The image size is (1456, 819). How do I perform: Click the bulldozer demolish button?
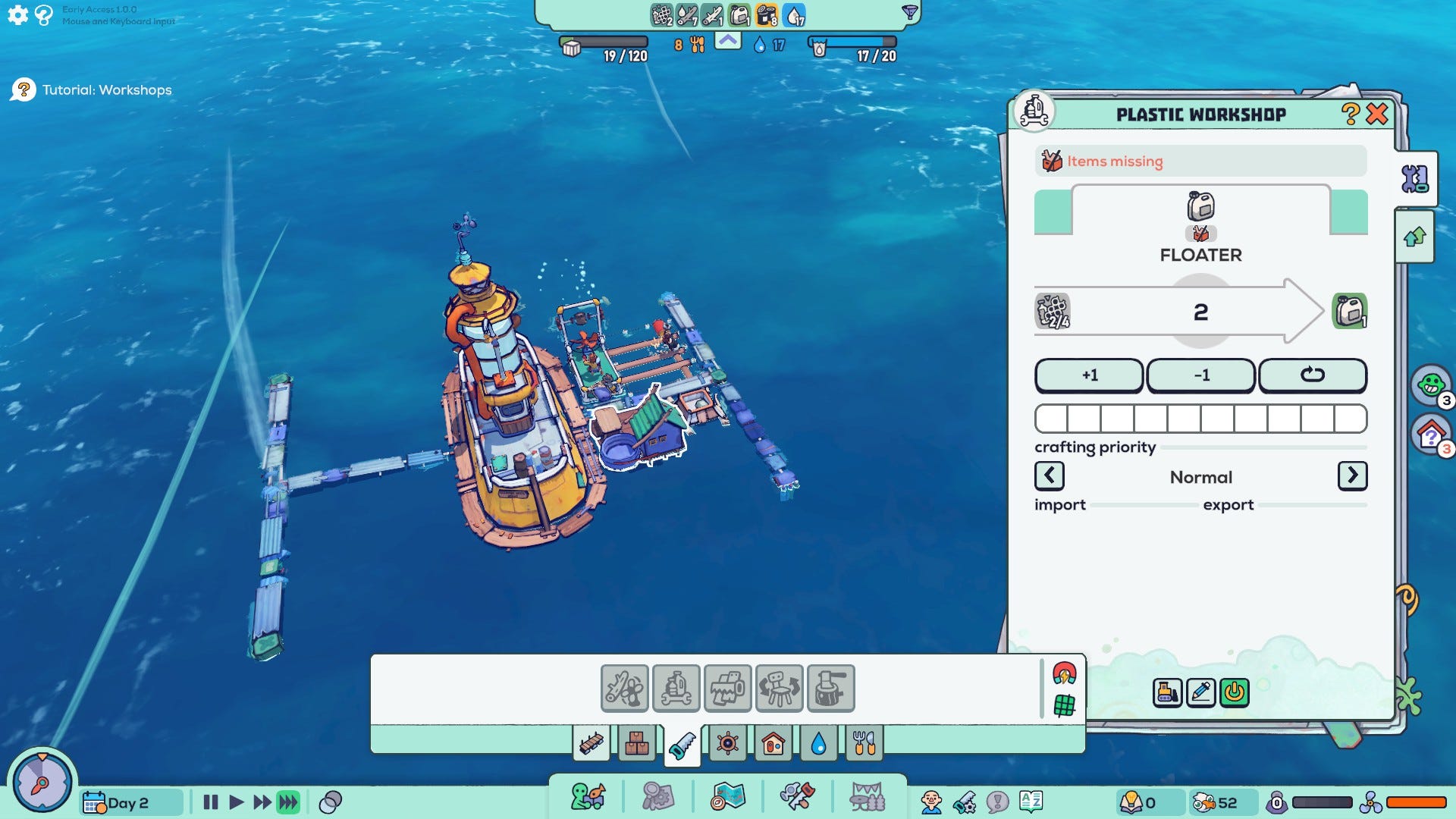1167,692
